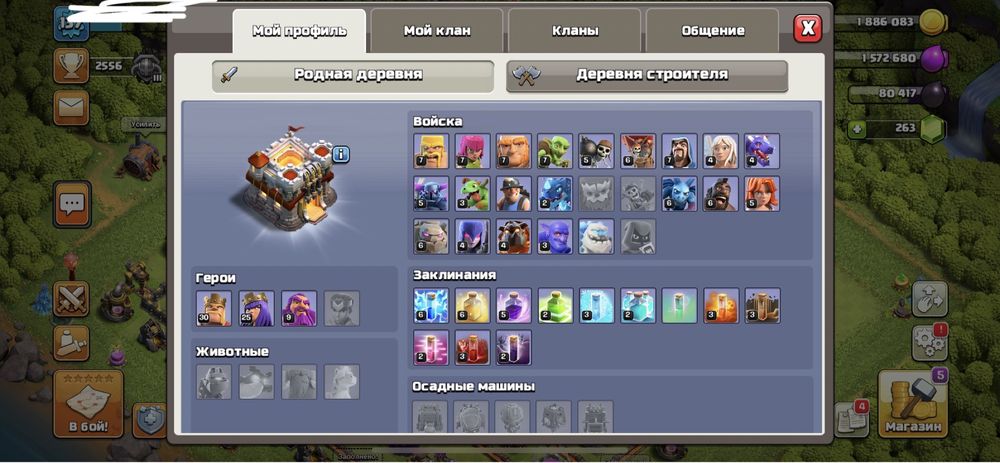Select the Родная деревня button
1000x463 pixels.
(353, 75)
